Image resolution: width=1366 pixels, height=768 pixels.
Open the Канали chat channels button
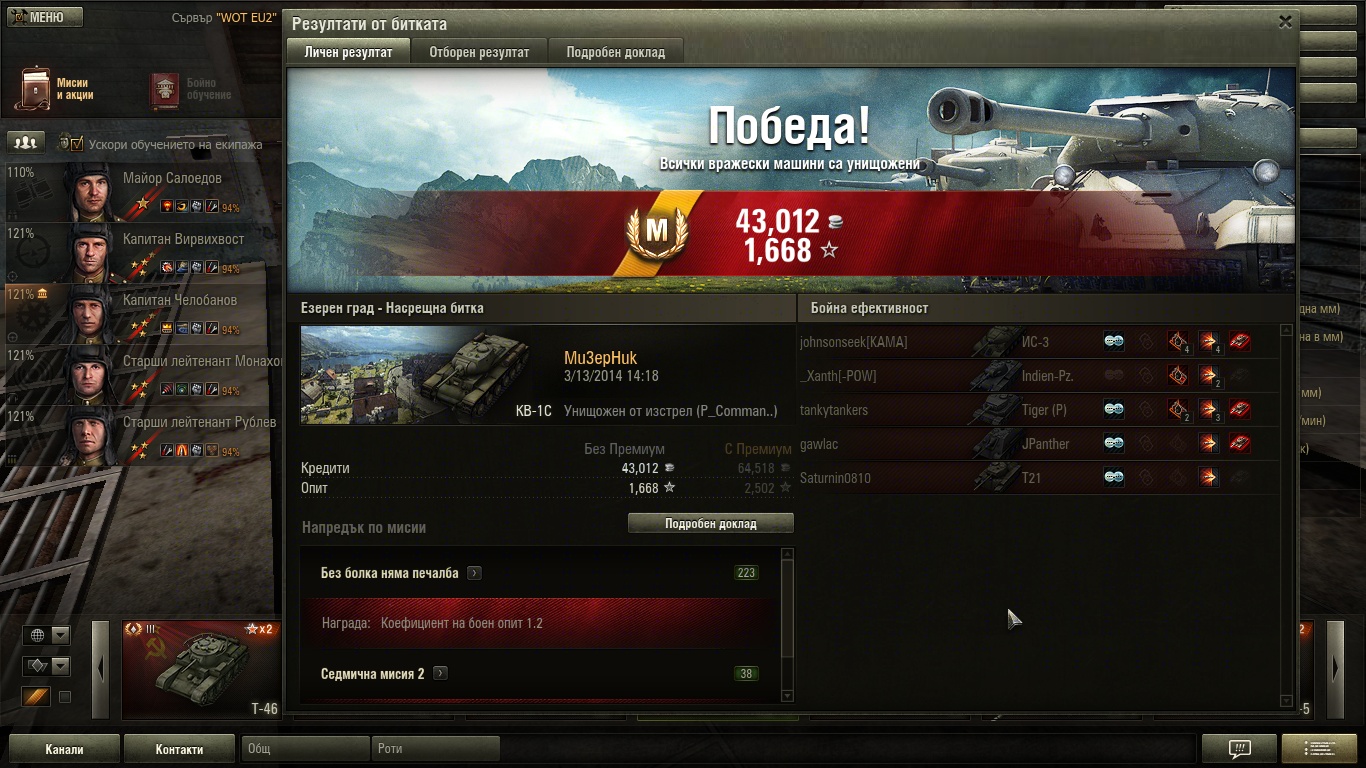tap(64, 749)
